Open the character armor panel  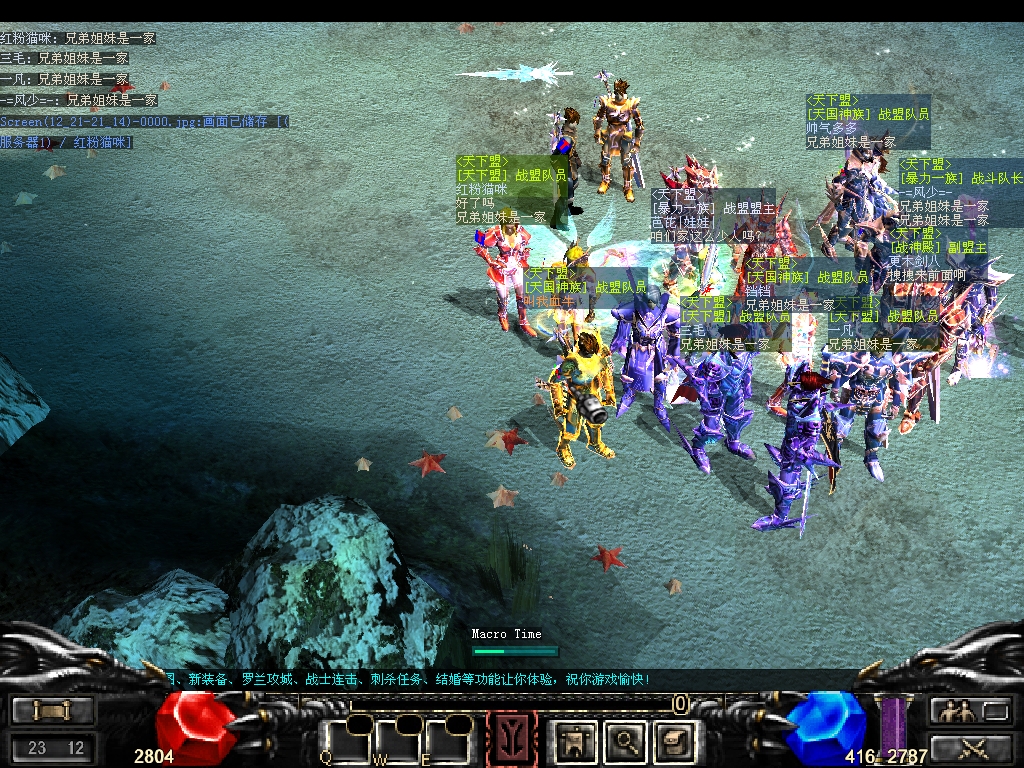coord(577,742)
